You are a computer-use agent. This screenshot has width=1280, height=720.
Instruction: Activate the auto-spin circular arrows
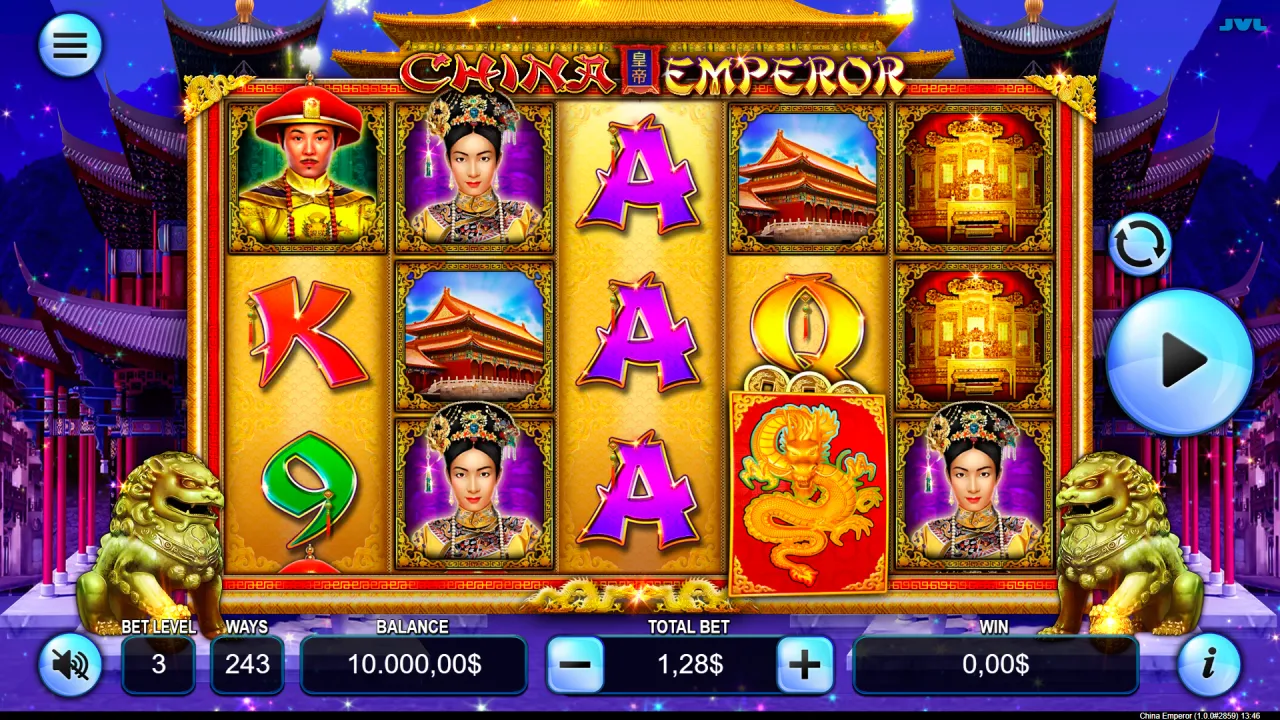coord(1140,243)
